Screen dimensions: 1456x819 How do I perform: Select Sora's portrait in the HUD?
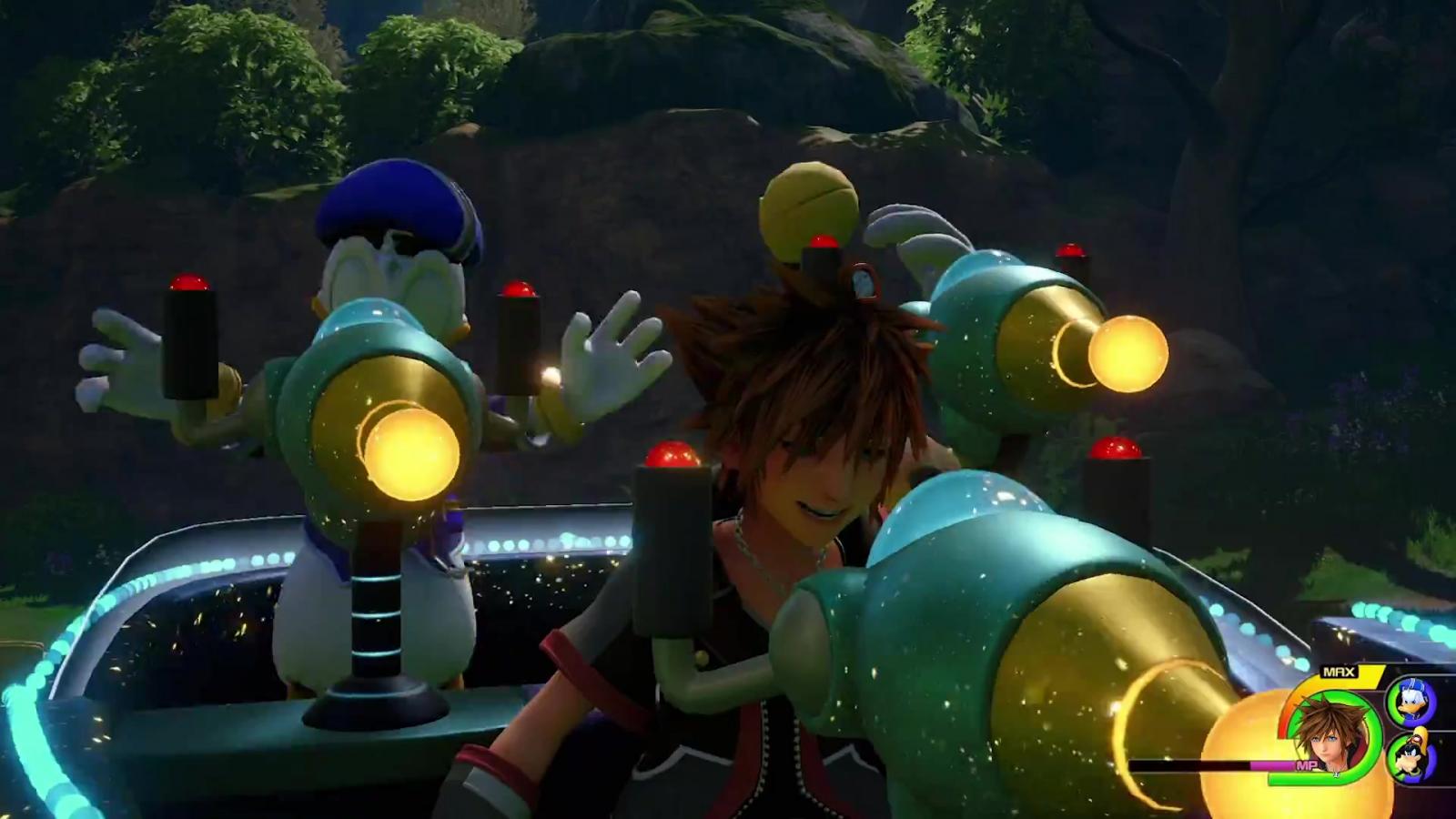tap(1330, 733)
